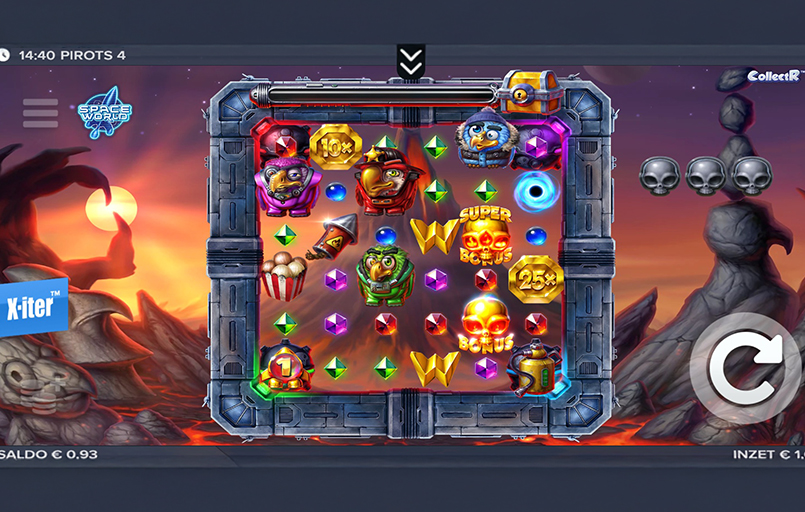Click the Space World logo

tap(104, 118)
